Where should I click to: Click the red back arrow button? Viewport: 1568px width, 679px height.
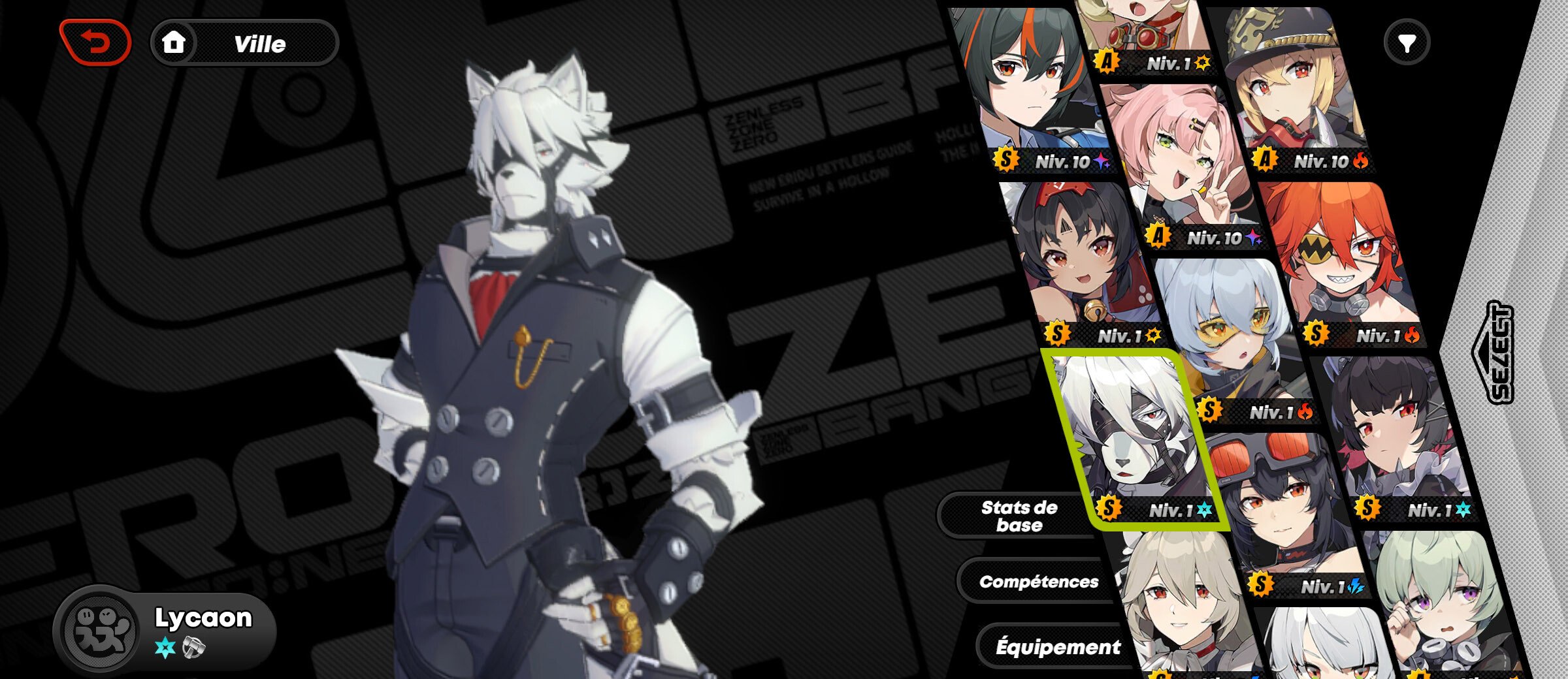[x=95, y=43]
